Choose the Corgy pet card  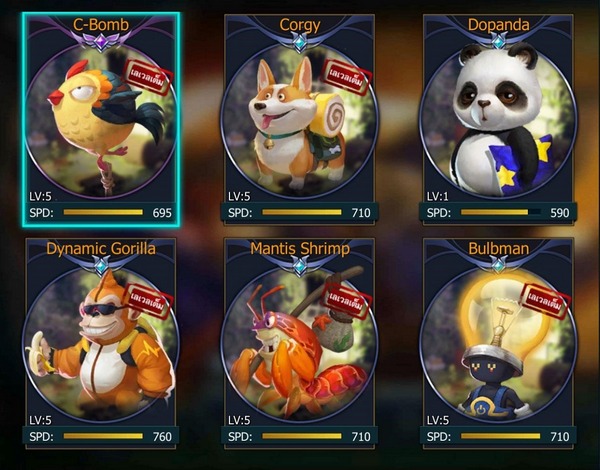click(299, 118)
